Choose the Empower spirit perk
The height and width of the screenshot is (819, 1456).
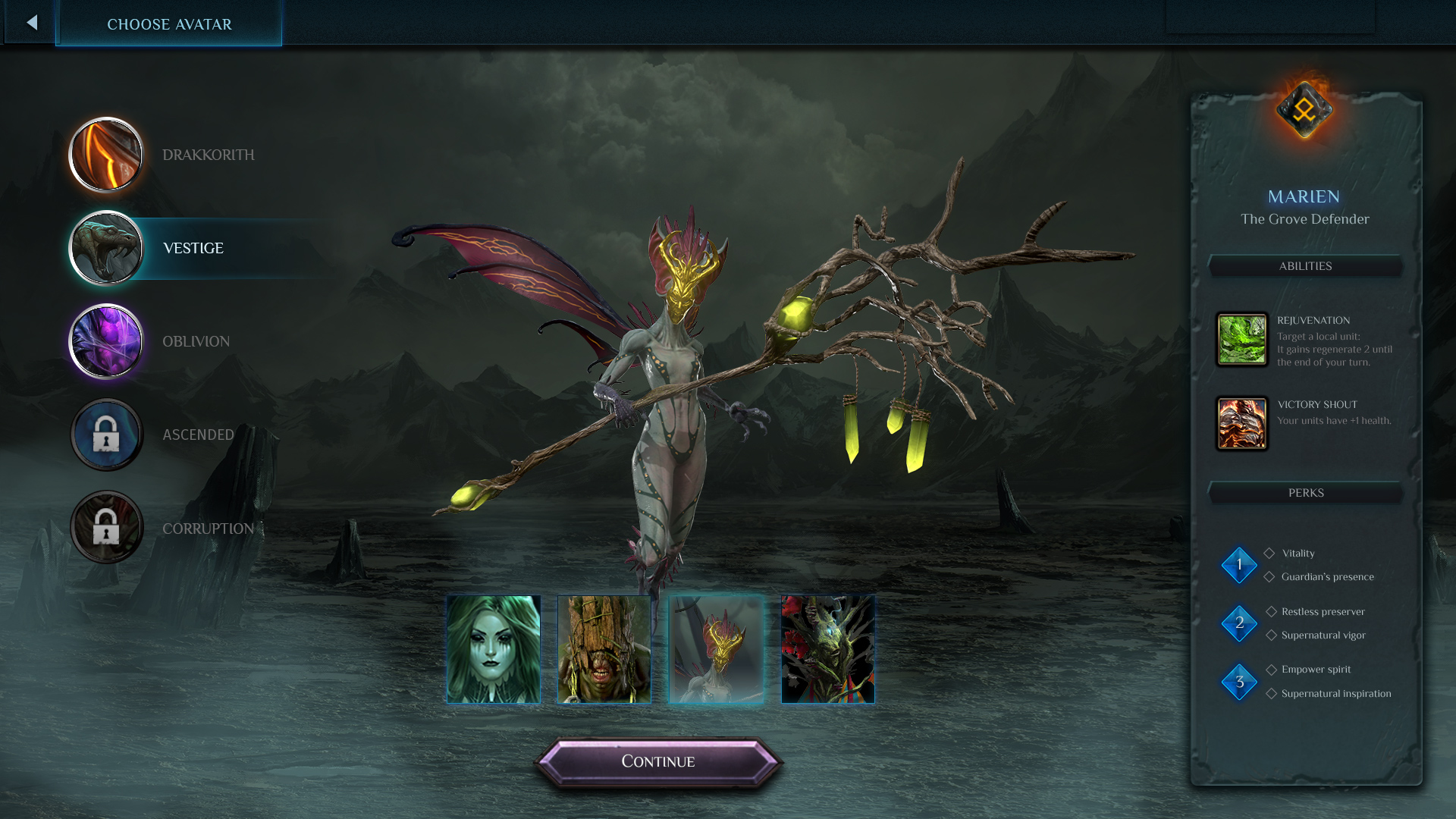1316,669
